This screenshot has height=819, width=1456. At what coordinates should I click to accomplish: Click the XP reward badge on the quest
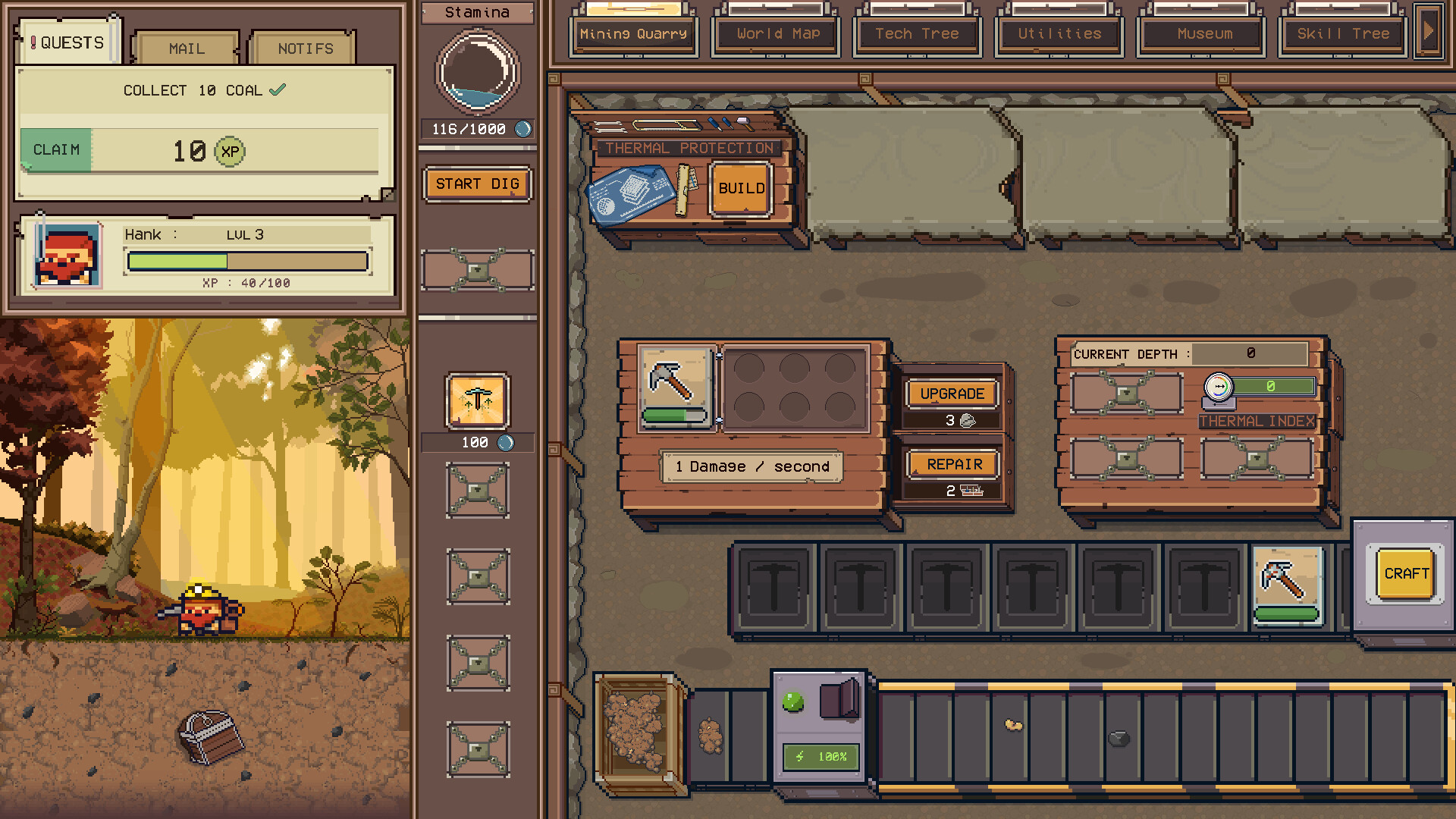(x=230, y=152)
